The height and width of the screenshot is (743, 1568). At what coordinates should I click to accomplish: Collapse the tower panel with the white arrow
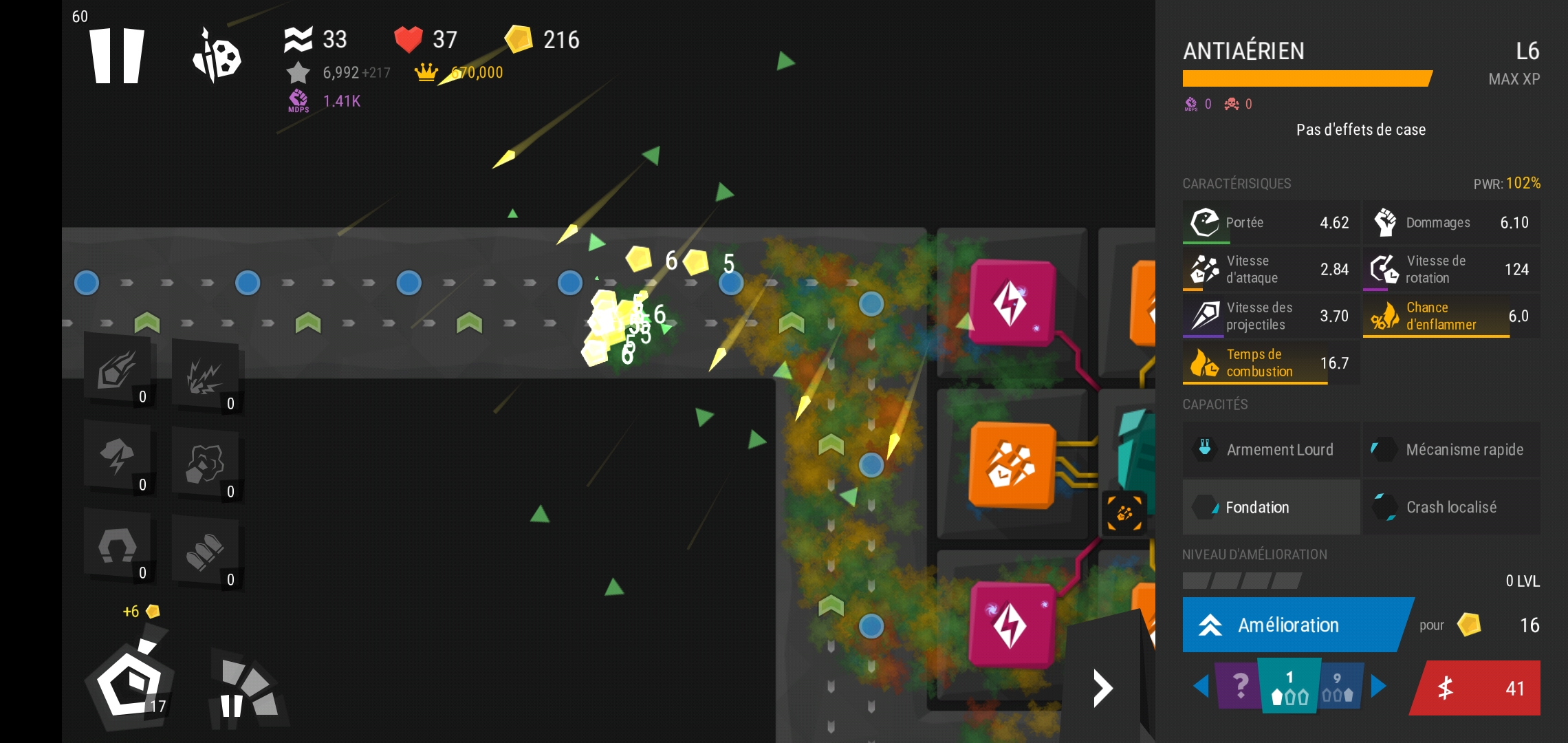click(1102, 688)
